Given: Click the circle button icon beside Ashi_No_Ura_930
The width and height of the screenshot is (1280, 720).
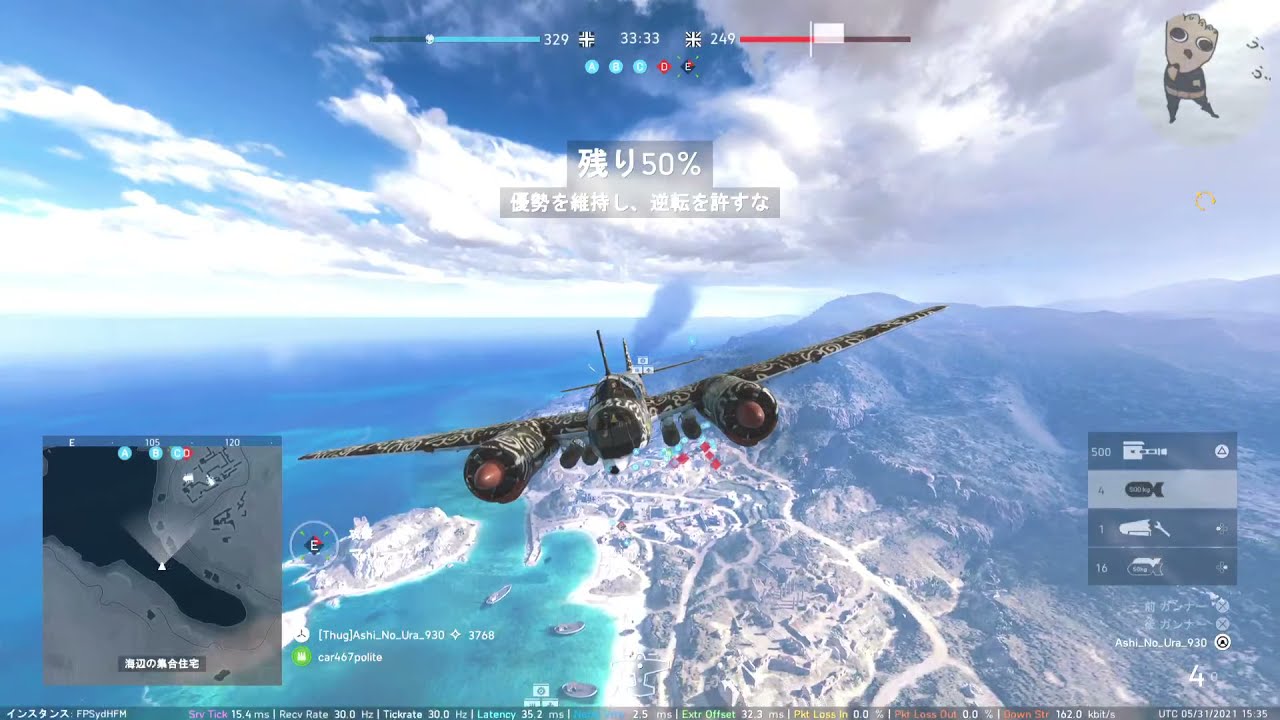Looking at the screenshot, I should 1223,641.
